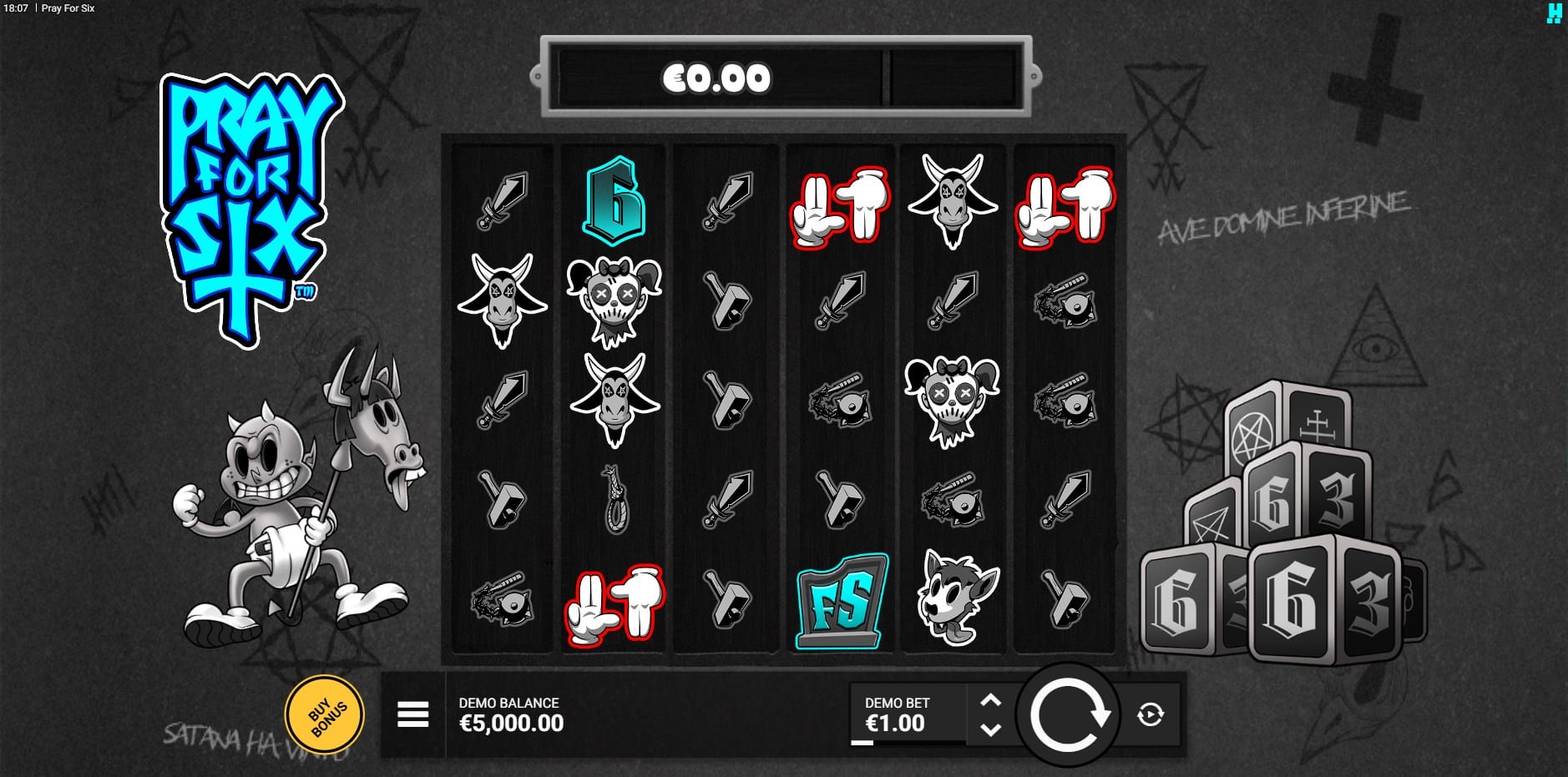The width and height of the screenshot is (1568, 777).
Task: Click the Hacksaw logo in the corner
Action: pyautogui.click(x=1554, y=13)
